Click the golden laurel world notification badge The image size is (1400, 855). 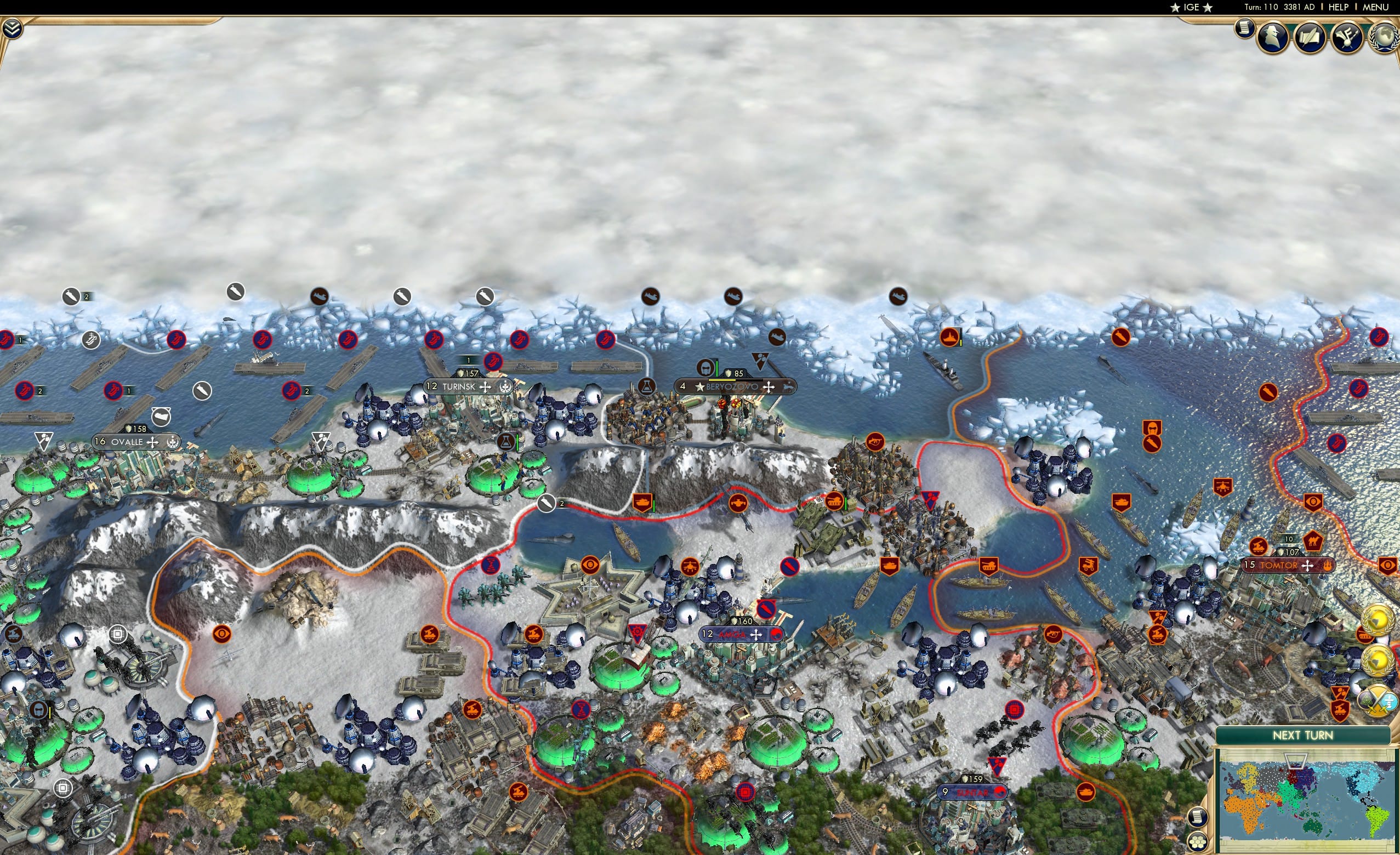pyautogui.click(x=1378, y=620)
